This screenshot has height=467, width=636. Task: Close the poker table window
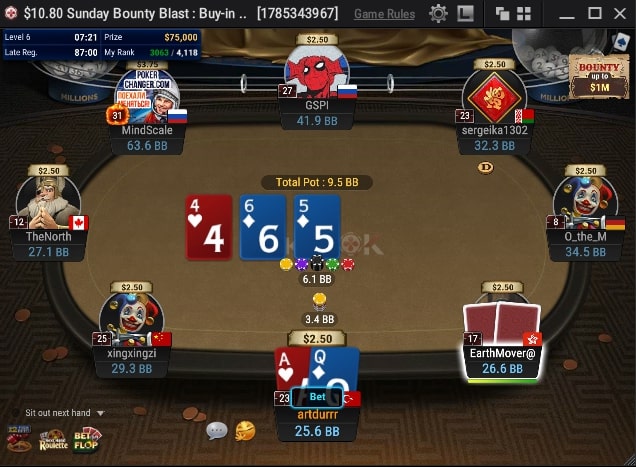click(620, 14)
